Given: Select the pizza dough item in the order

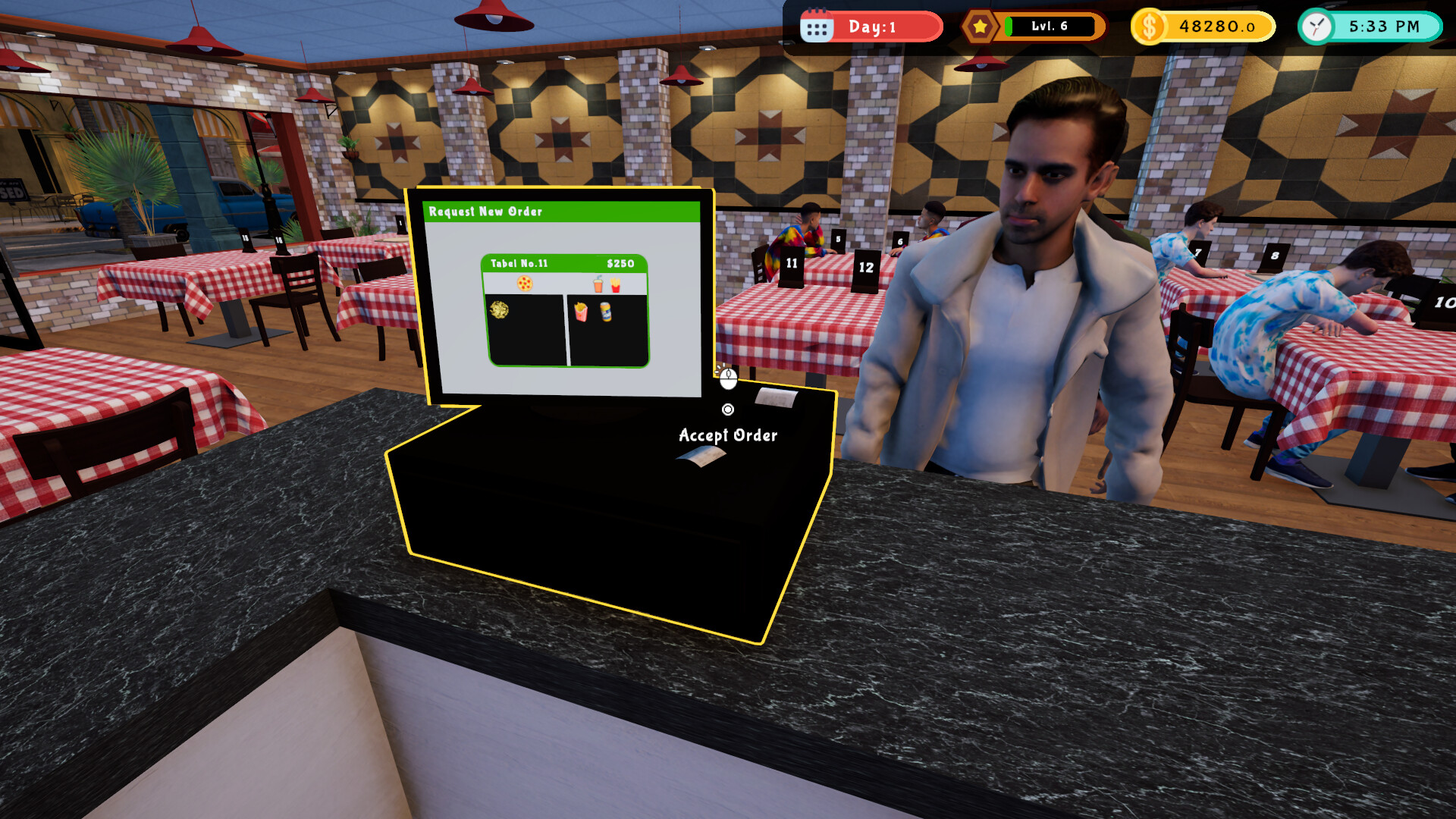Looking at the screenshot, I should click(500, 312).
